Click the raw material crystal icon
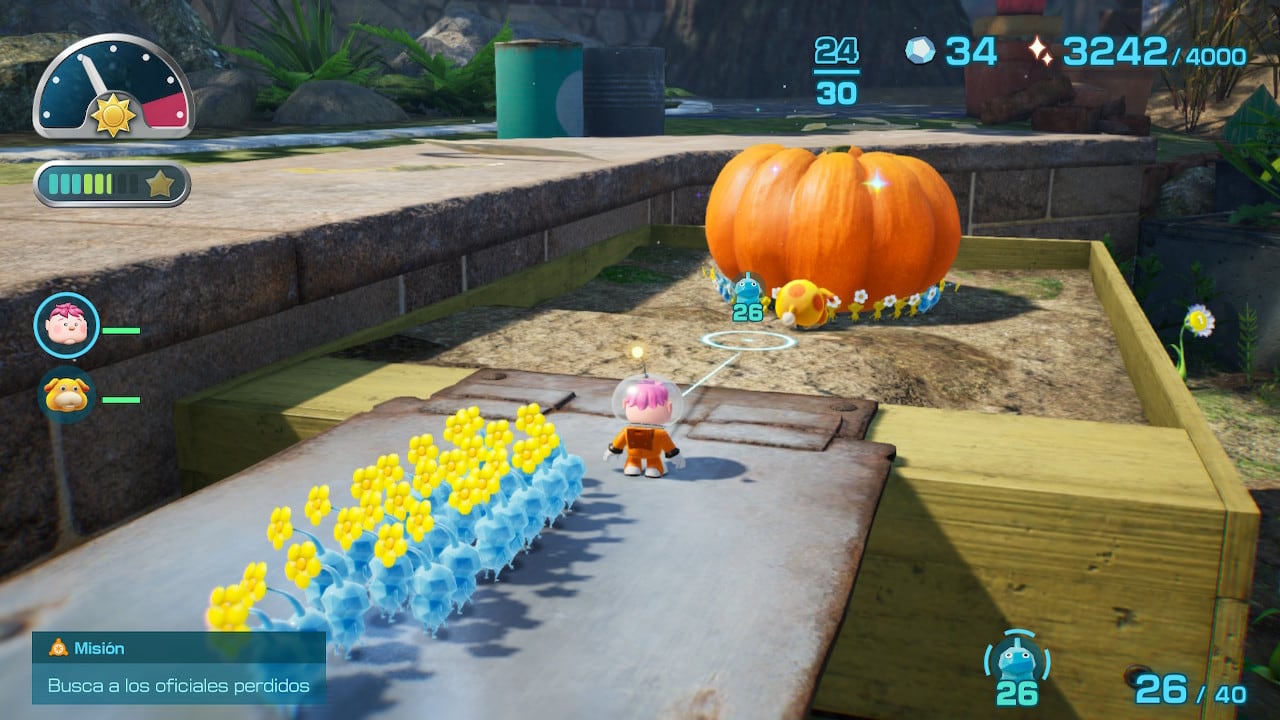This screenshot has height=720, width=1280. [920, 51]
